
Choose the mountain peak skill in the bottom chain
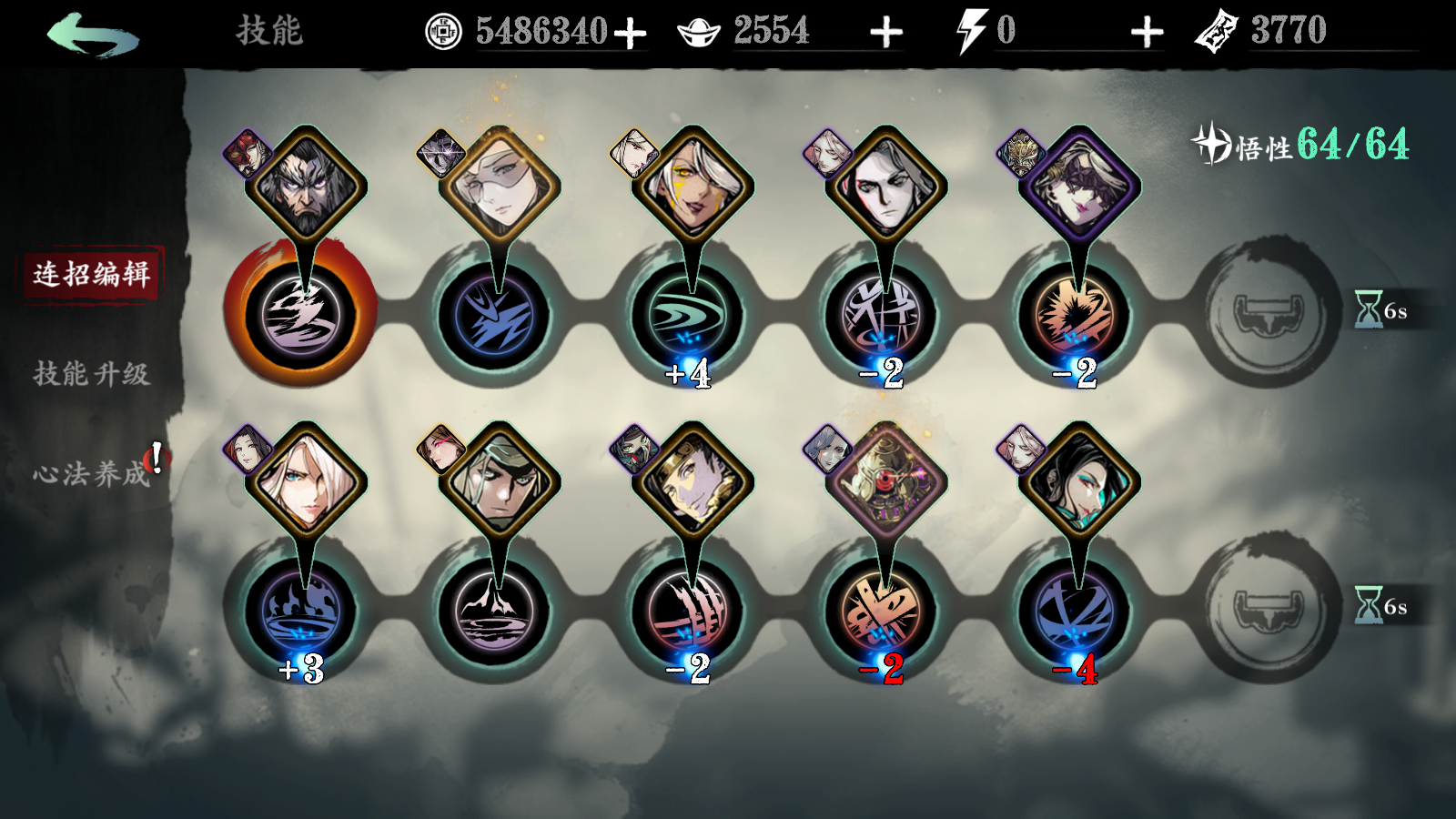coord(495,612)
